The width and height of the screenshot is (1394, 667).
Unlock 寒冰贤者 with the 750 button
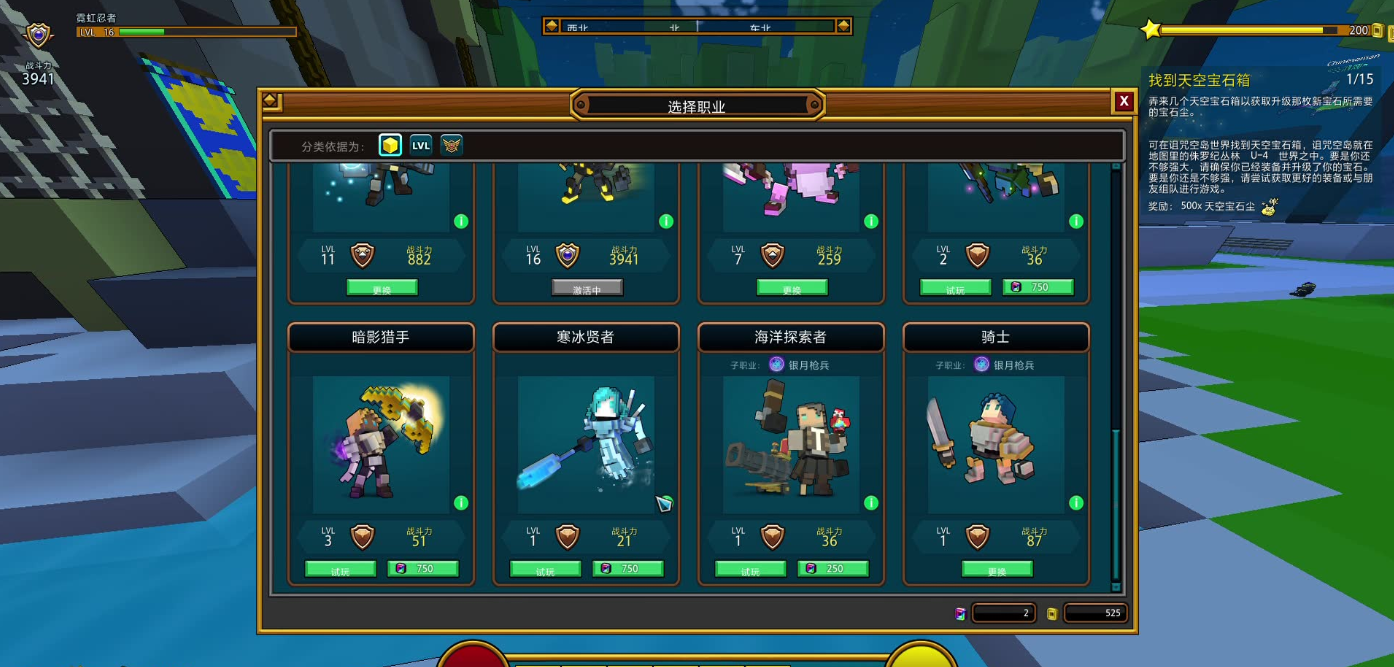(628, 569)
